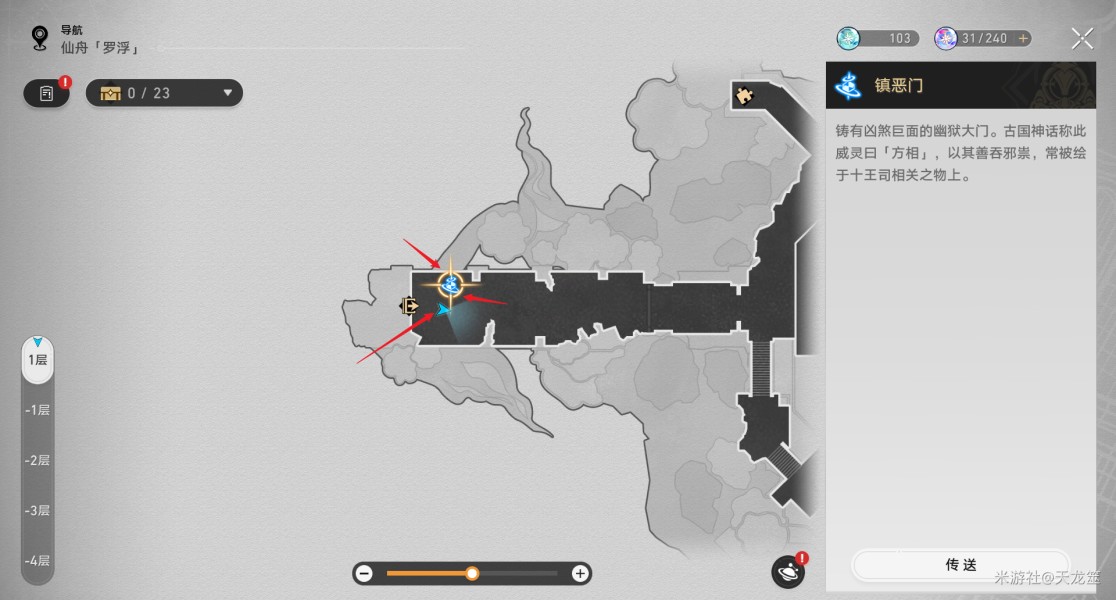Close the map with the X button
The height and width of the screenshot is (600, 1116).
pyautogui.click(x=1082, y=39)
